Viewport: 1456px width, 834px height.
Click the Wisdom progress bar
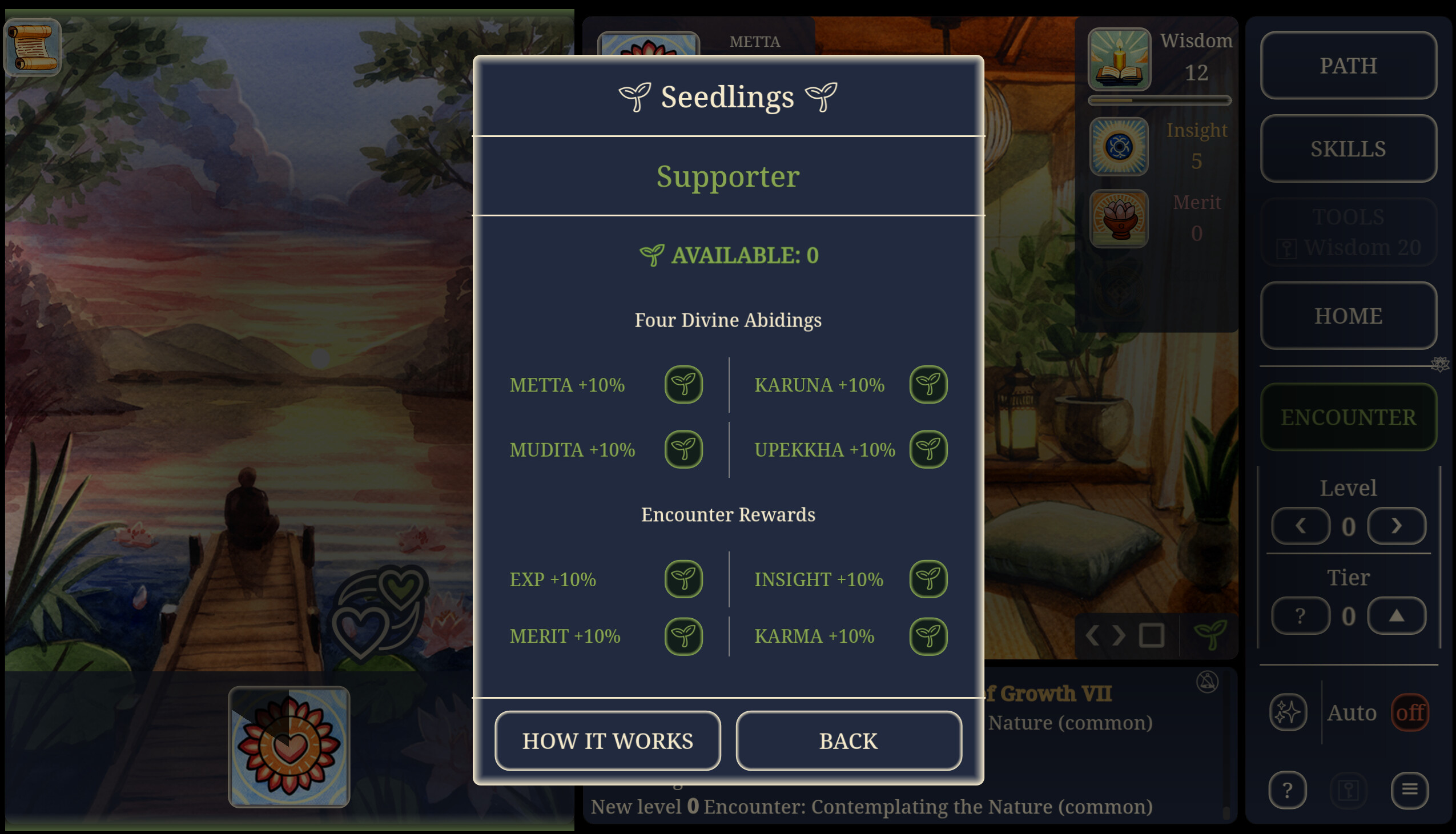pyautogui.click(x=1160, y=102)
